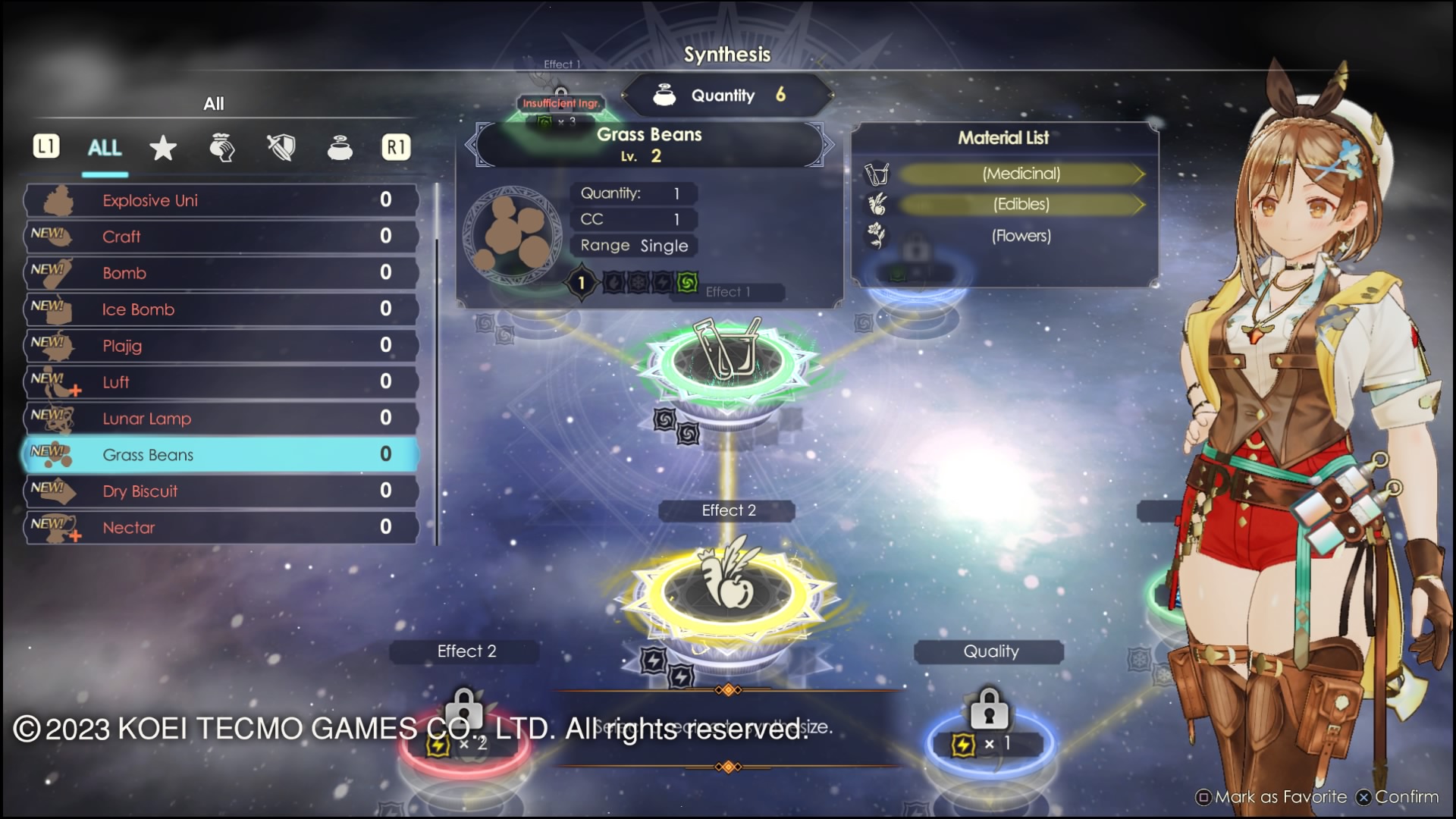The height and width of the screenshot is (819, 1456).
Task: Switch to the attack items glove tab
Action: 221,148
